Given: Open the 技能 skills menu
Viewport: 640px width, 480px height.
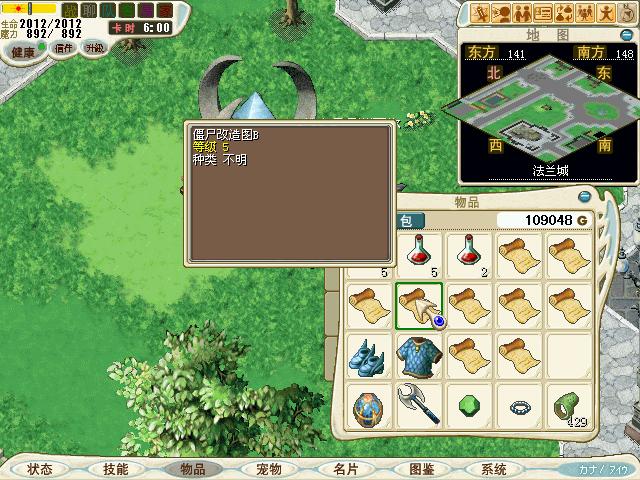Looking at the screenshot, I should pyautogui.click(x=115, y=469).
